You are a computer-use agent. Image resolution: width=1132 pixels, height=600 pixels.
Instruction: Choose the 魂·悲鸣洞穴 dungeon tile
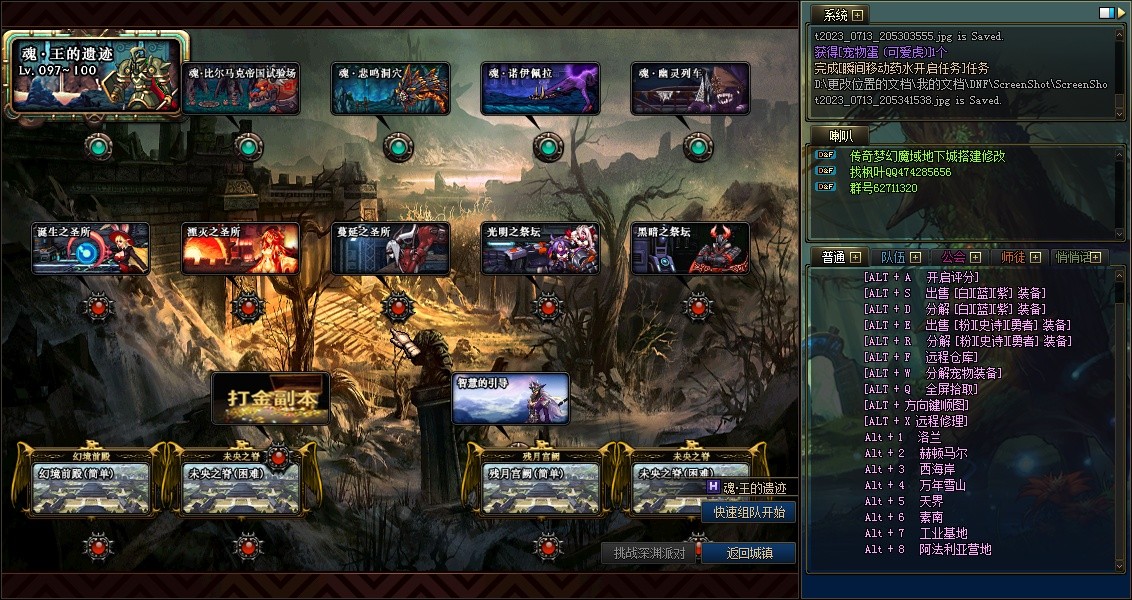click(x=390, y=88)
